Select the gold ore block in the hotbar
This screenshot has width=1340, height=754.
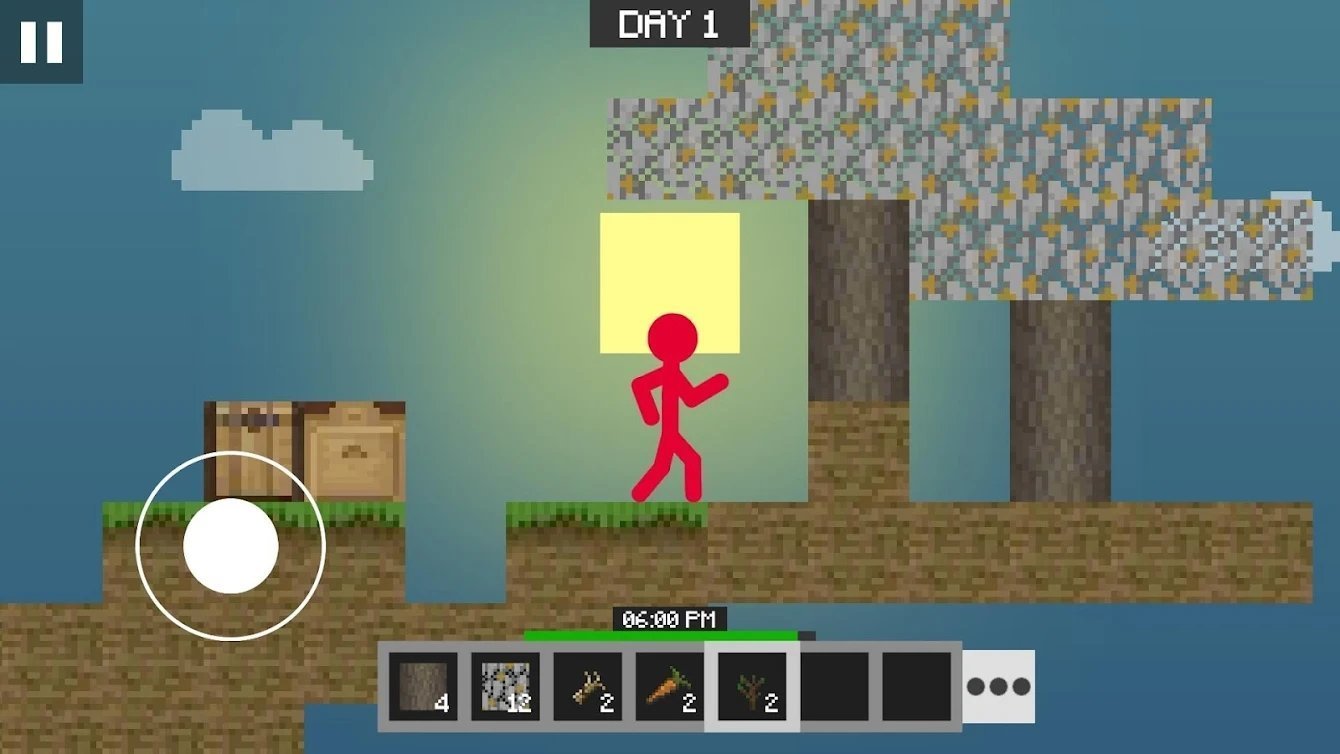[x=504, y=685]
